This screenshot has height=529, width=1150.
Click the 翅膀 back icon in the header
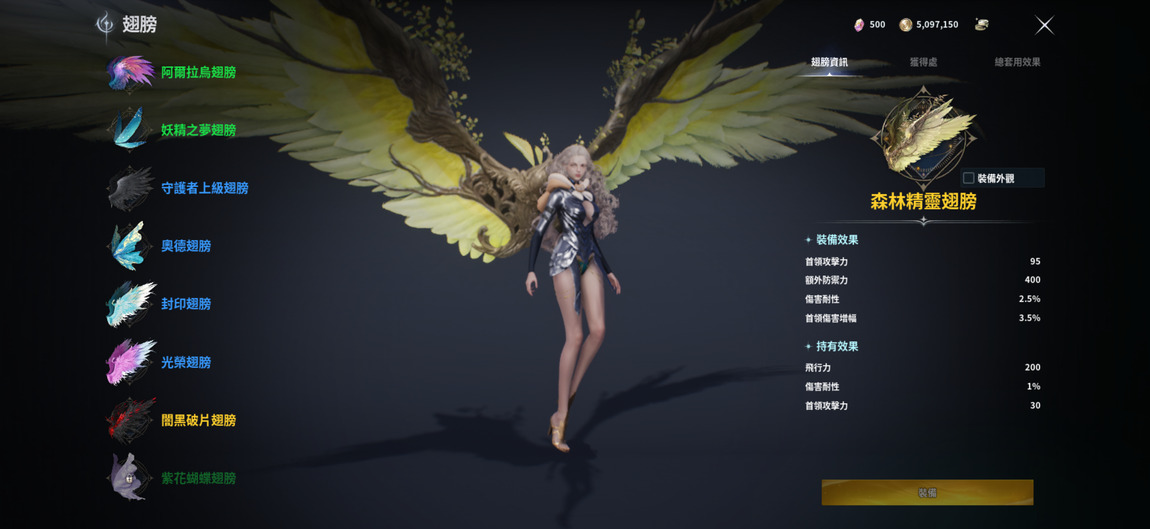(105, 25)
